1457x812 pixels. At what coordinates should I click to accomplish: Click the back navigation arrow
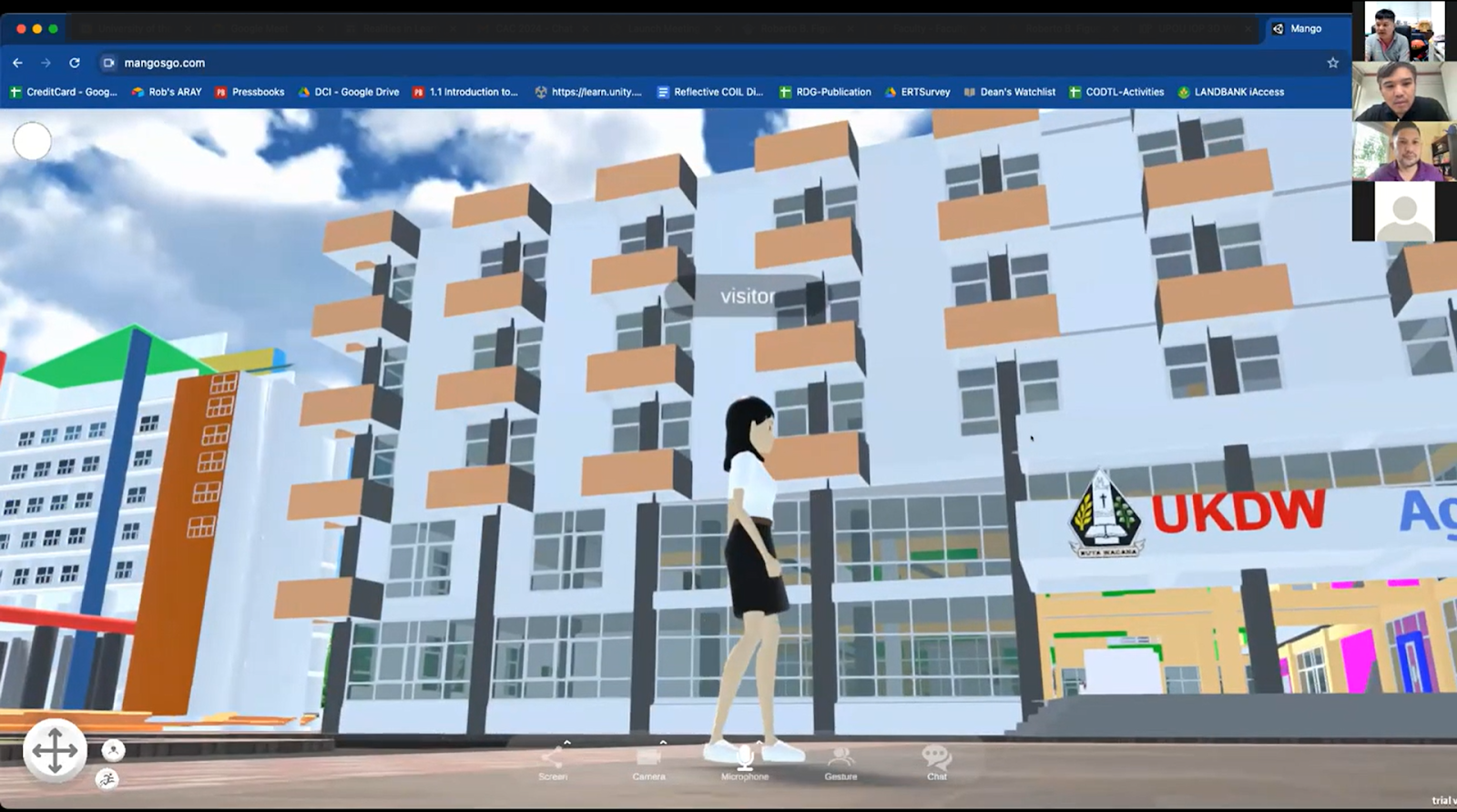(x=18, y=63)
